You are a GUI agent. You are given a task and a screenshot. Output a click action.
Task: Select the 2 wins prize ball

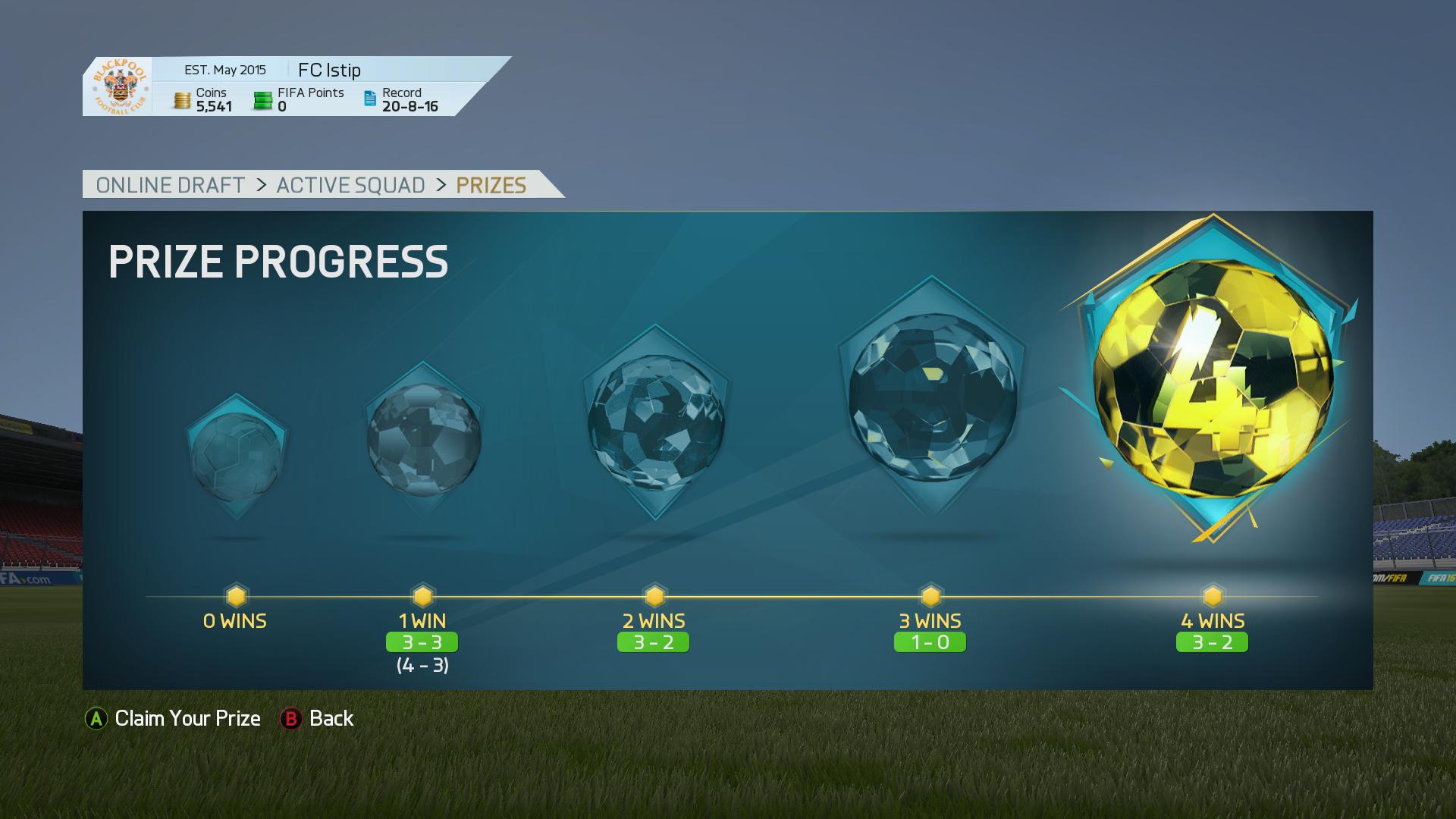[655, 422]
